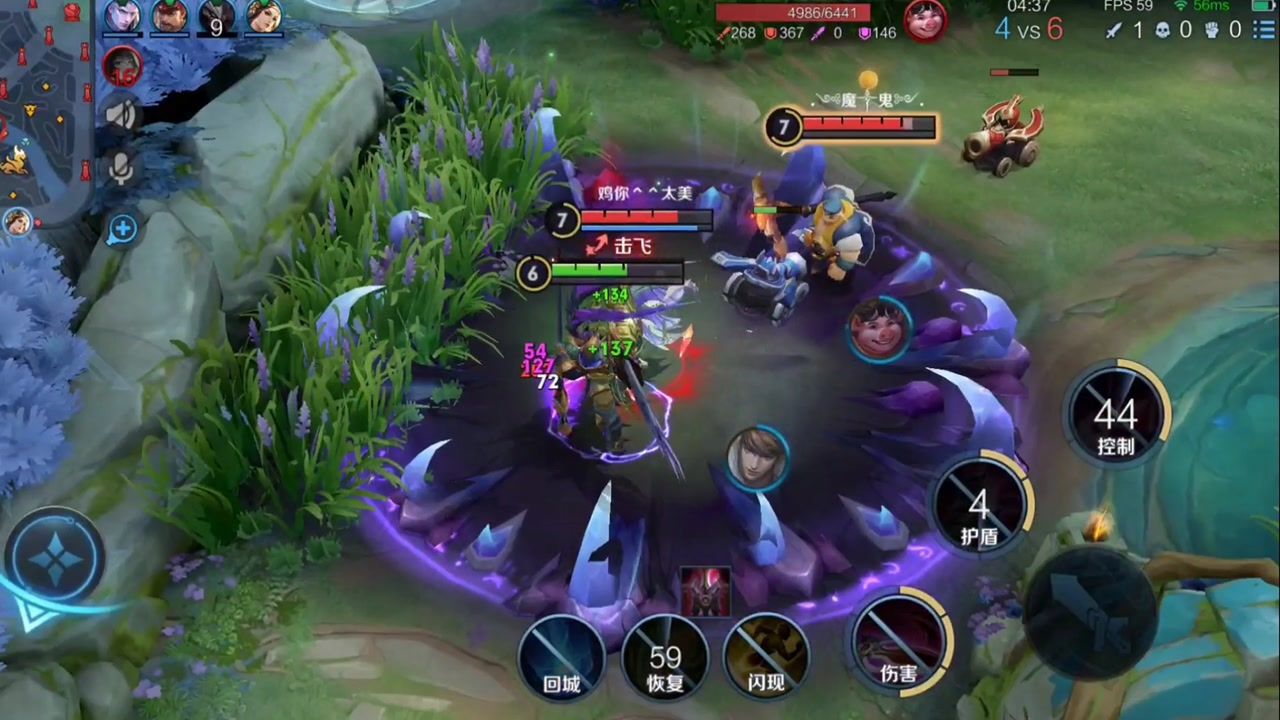Open the blue plus quick-chat bubble
This screenshot has height=720, width=1280.
coord(122,230)
